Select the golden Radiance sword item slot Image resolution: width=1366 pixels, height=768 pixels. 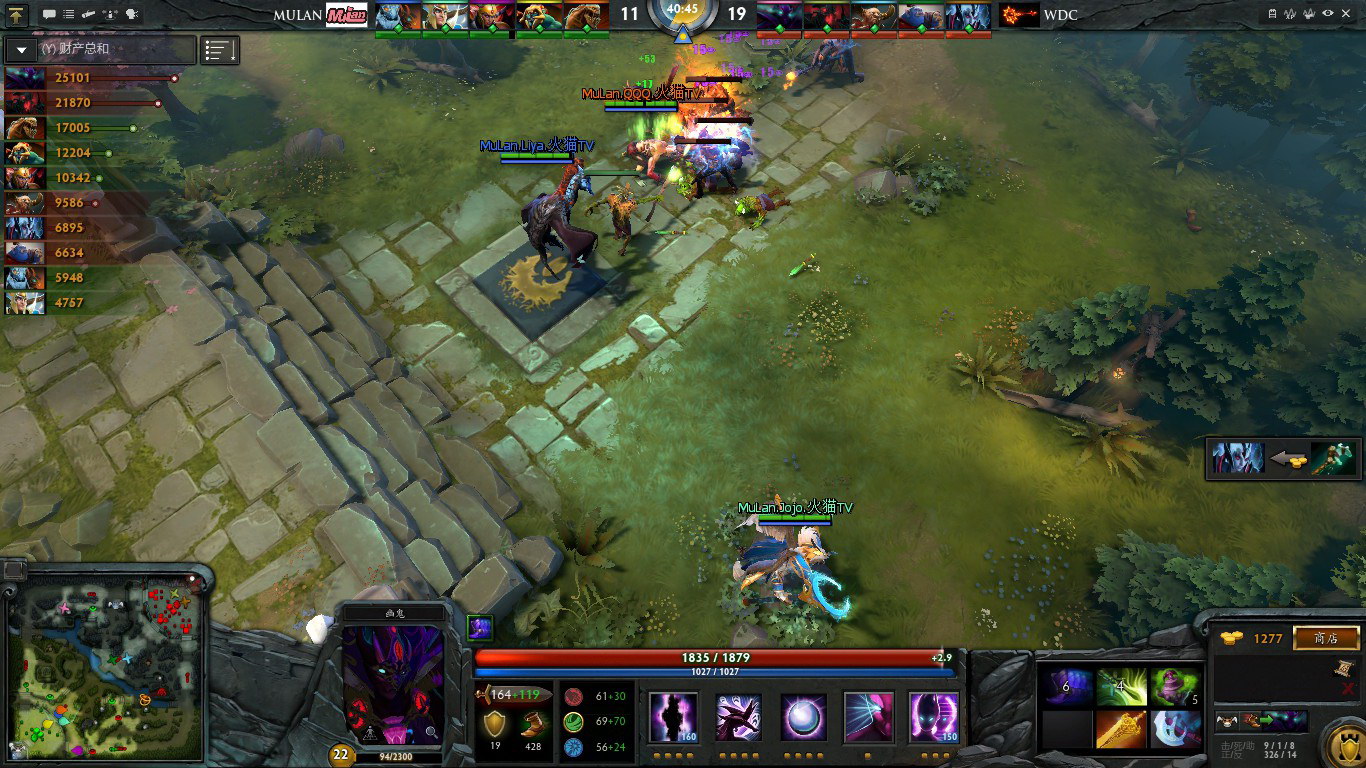(x=1121, y=730)
